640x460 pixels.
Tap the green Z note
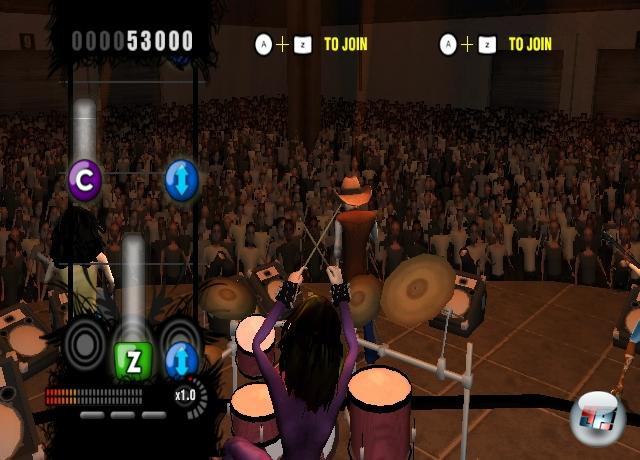(x=132, y=359)
